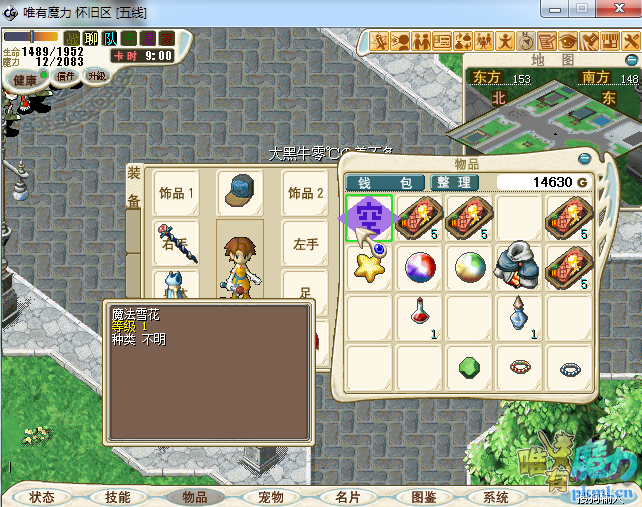This screenshot has height=507, width=642.
Task: Close the 物品 inventory window
Action: click(x=584, y=158)
